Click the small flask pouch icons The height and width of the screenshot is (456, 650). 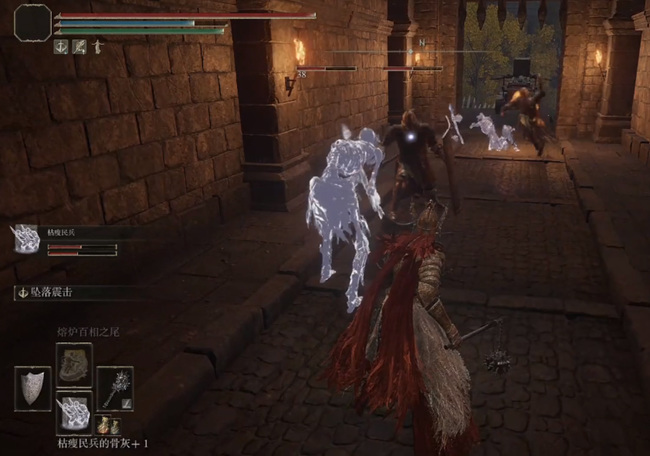(106, 427)
